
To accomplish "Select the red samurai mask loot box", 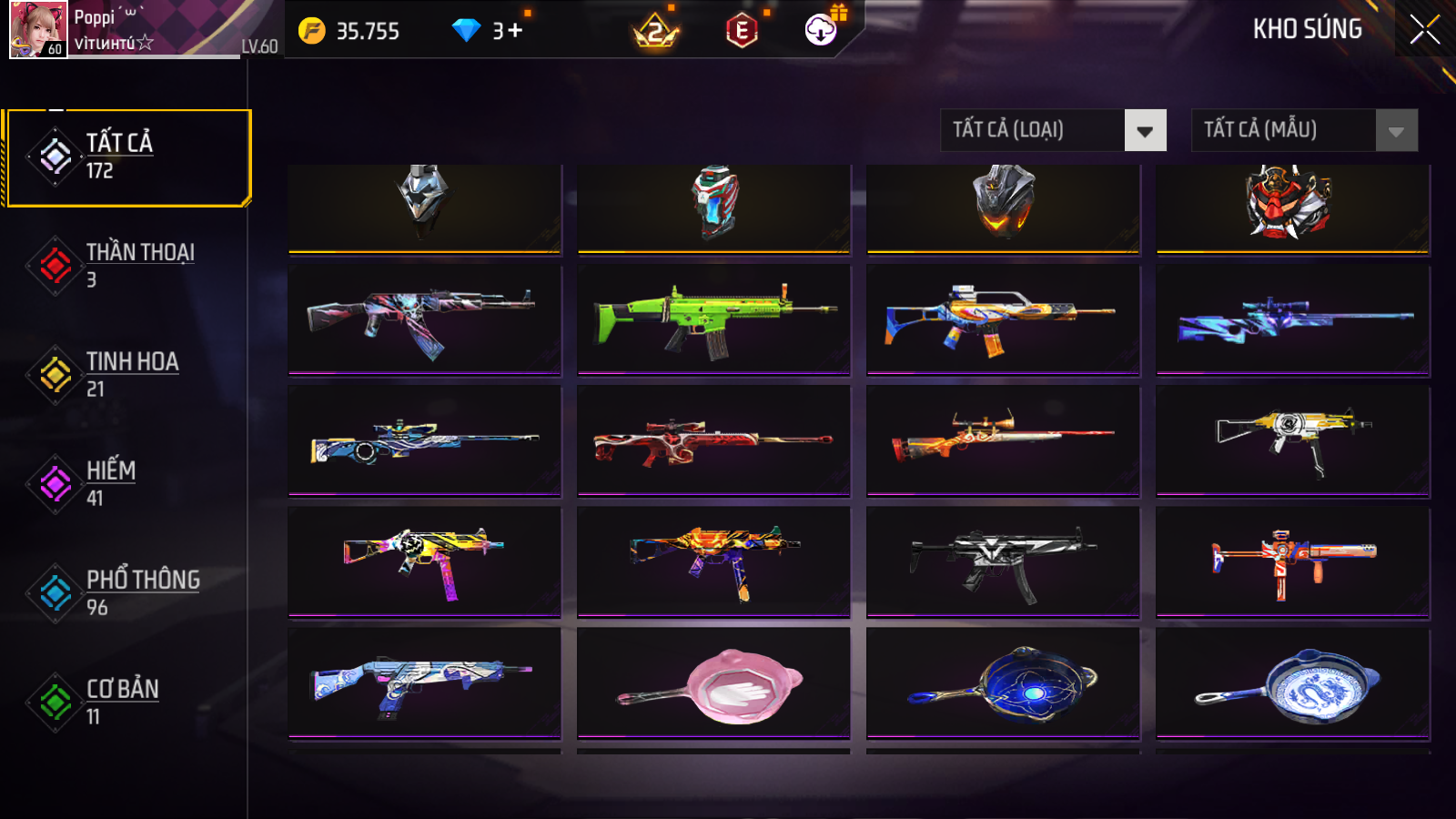I will (x=1292, y=205).
